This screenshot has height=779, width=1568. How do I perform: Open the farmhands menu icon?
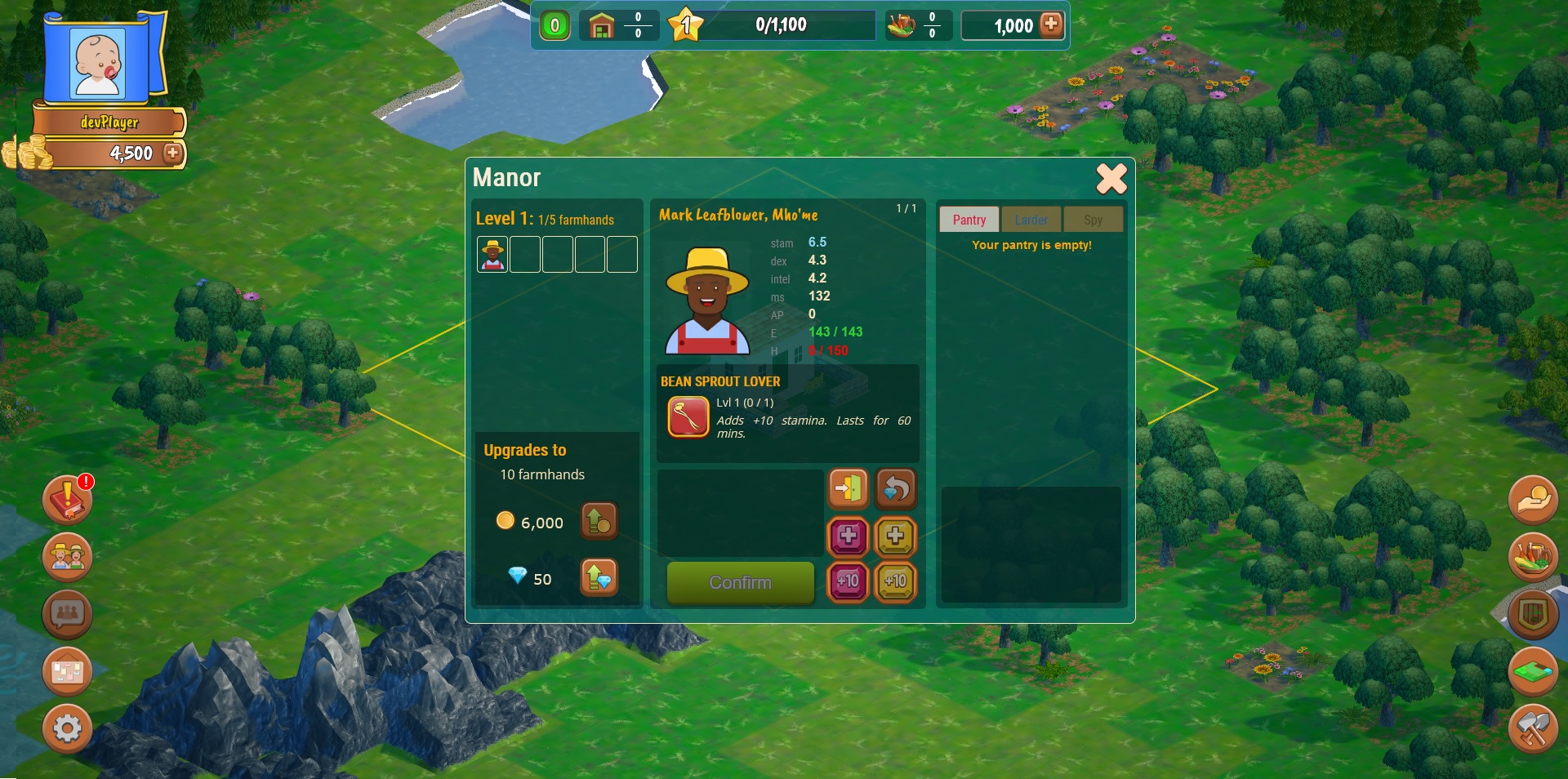68,557
